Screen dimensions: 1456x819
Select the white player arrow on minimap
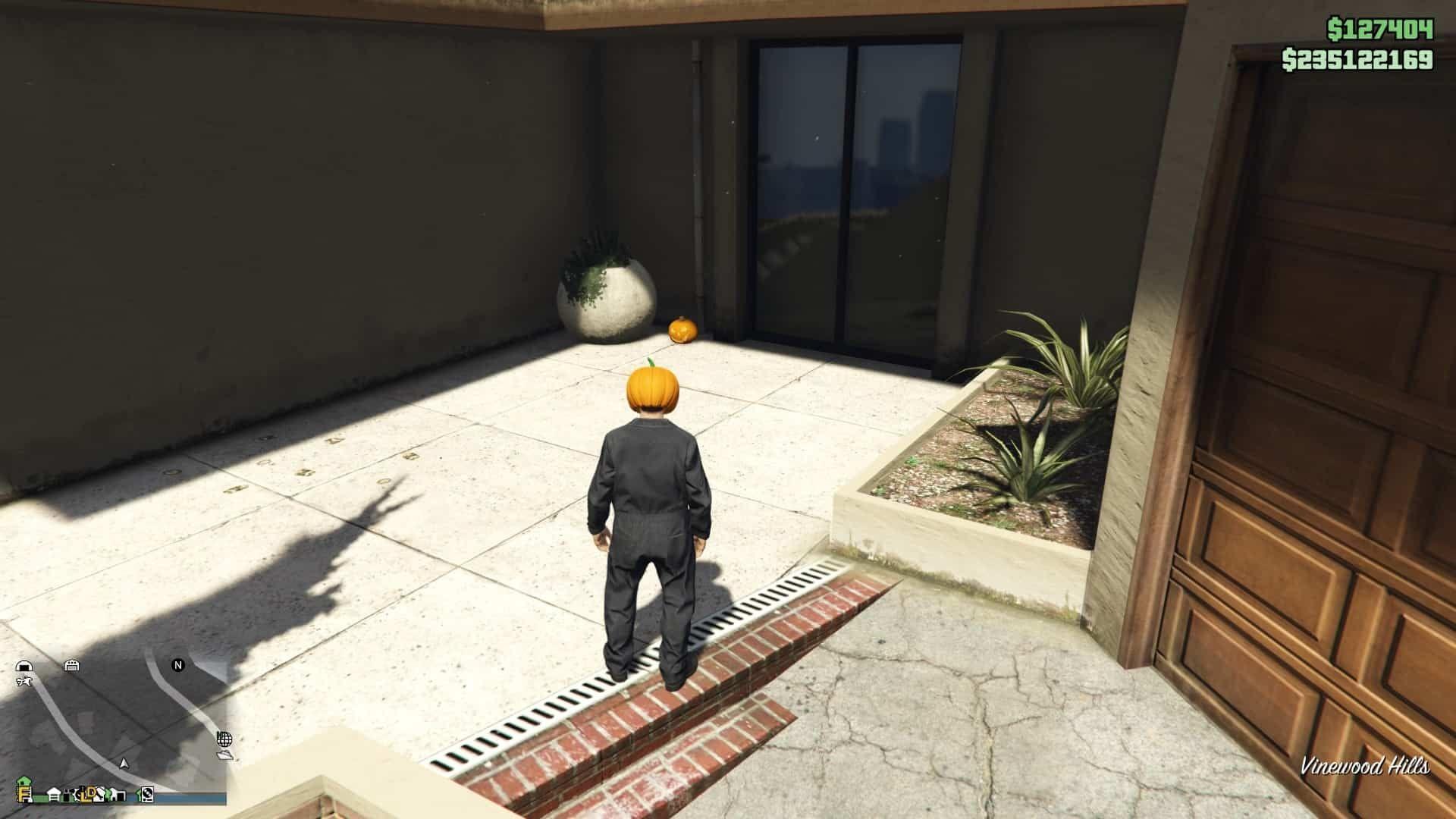pos(124,764)
